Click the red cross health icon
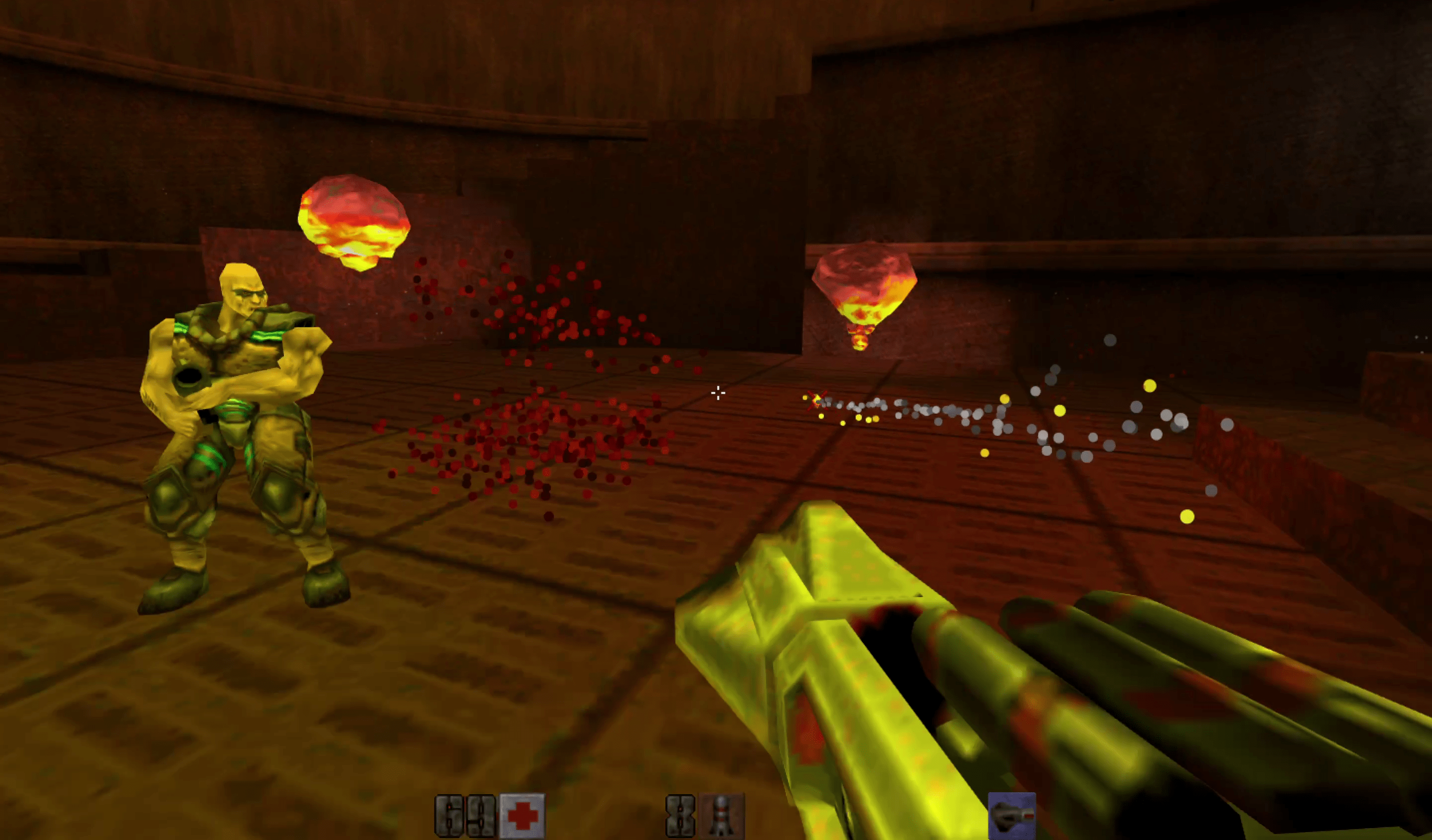Screen dimensions: 1432x840 point(522,817)
